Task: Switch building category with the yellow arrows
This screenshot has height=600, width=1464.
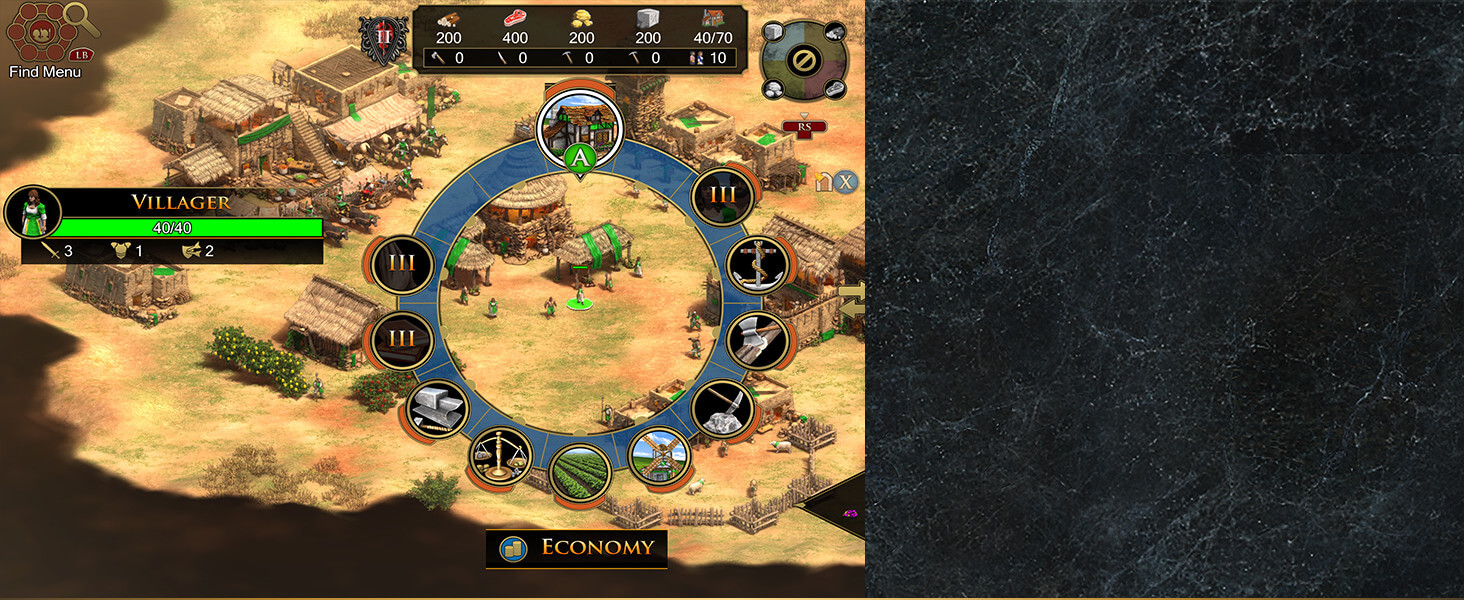Action: (853, 299)
